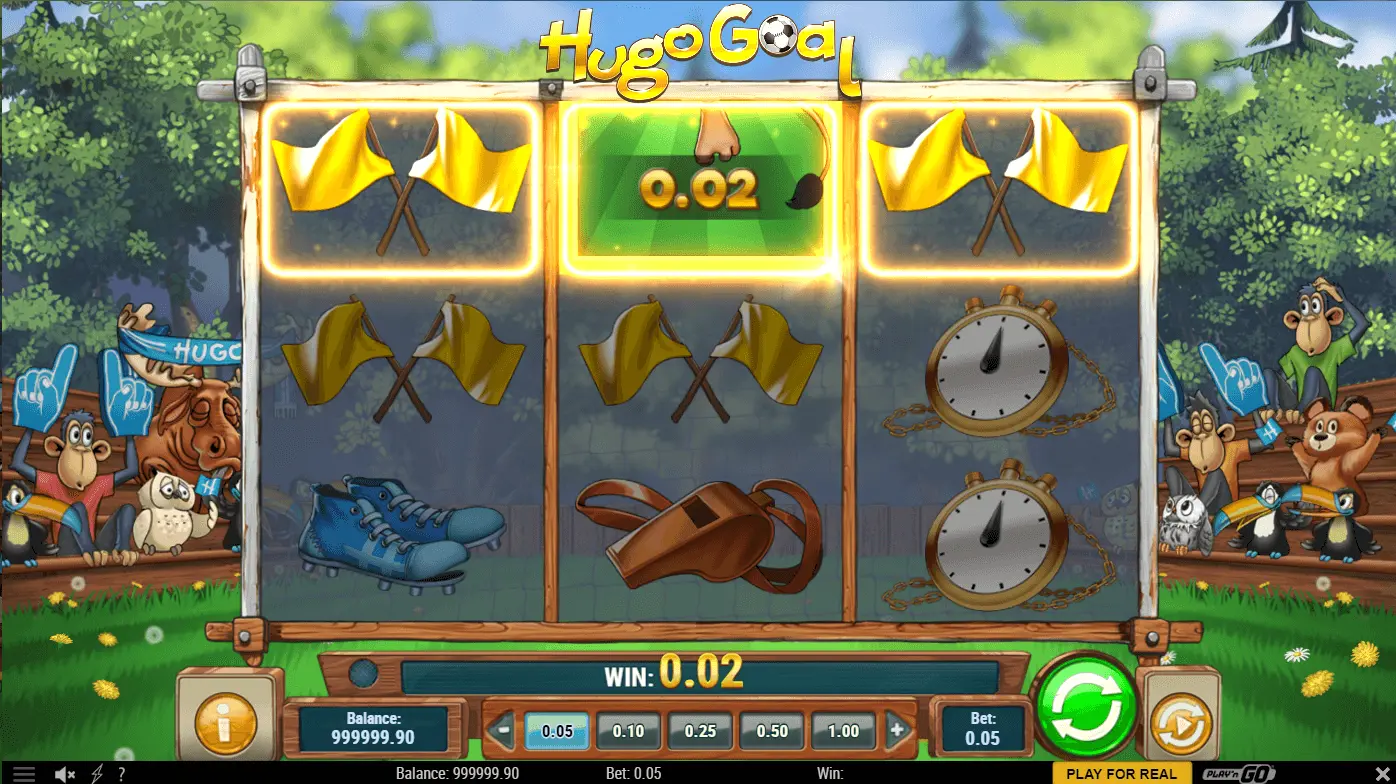
Task: Increase the bet with the plus button
Action: [x=896, y=731]
